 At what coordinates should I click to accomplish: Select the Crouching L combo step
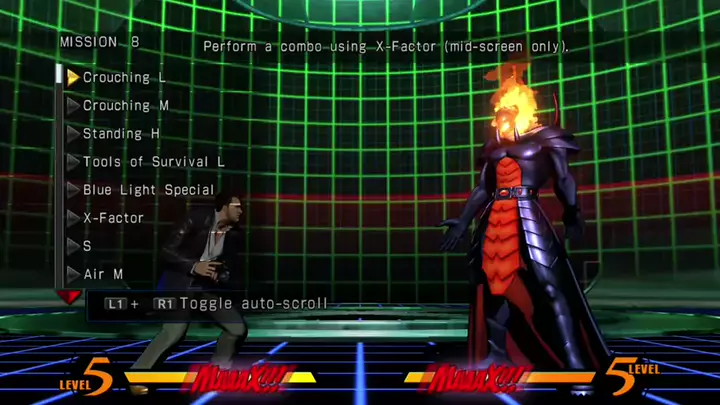click(x=124, y=77)
